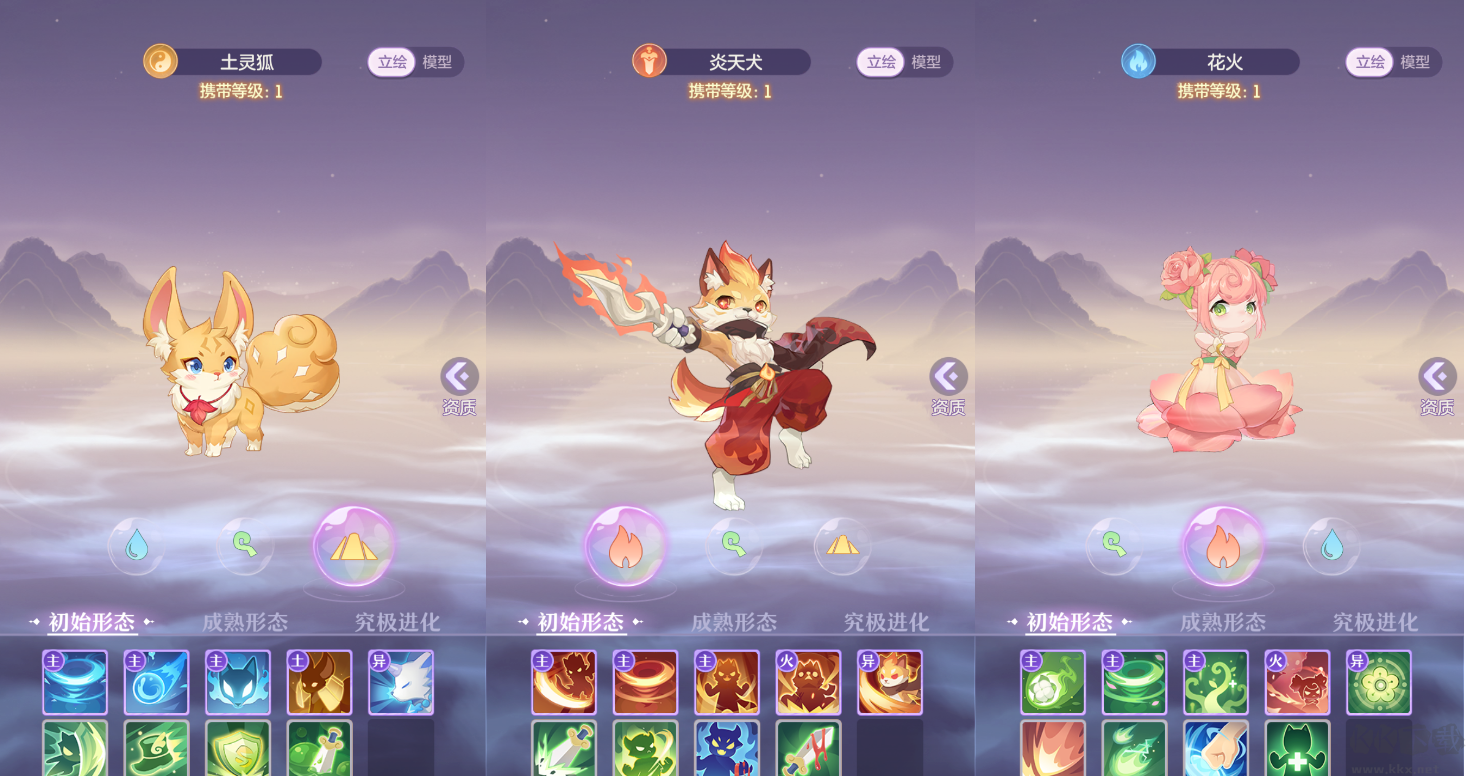Select the golden shield skill icon under 土灵狐

(238, 755)
